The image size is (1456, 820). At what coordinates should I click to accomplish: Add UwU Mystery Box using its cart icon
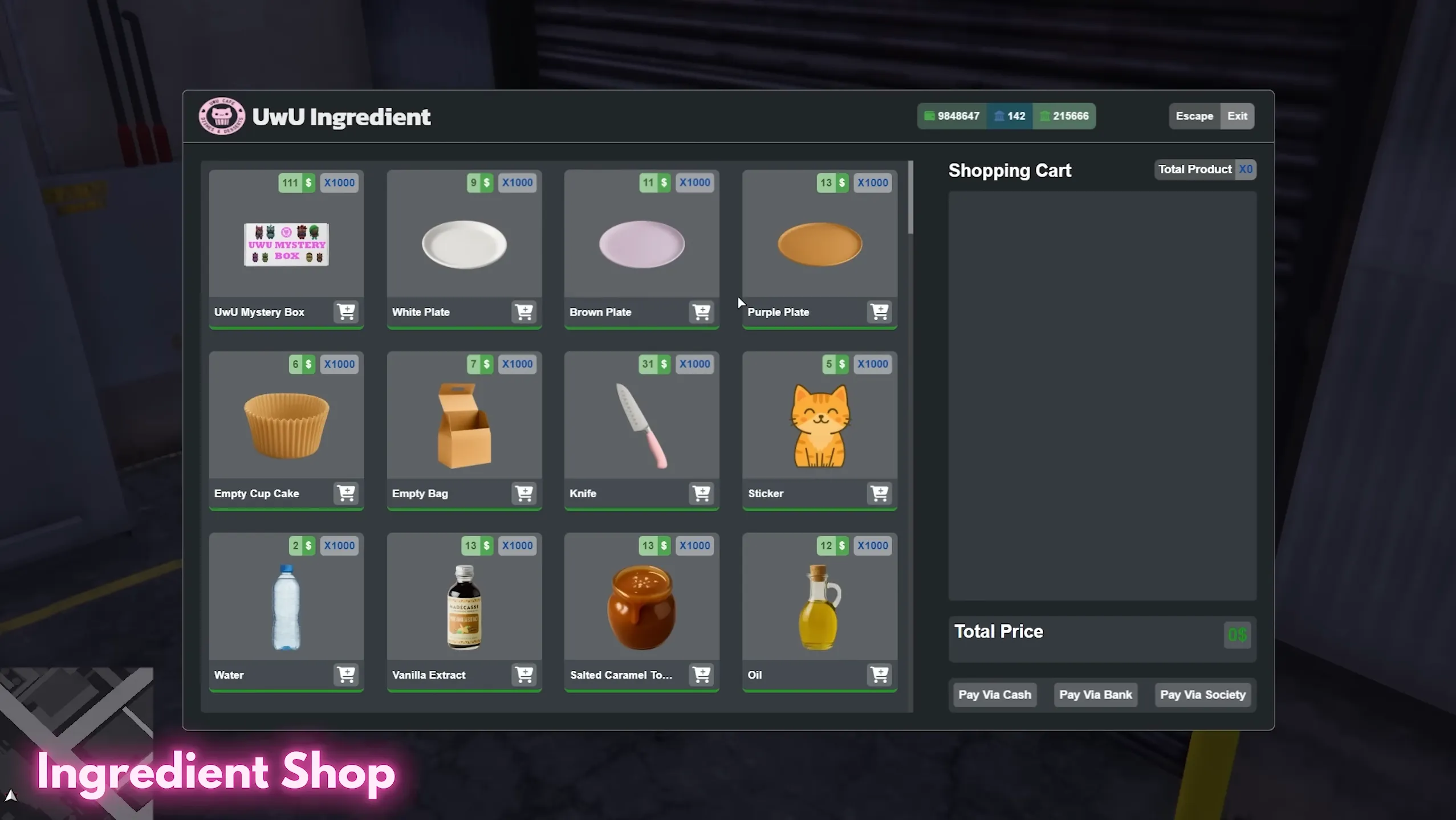(345, 312)
